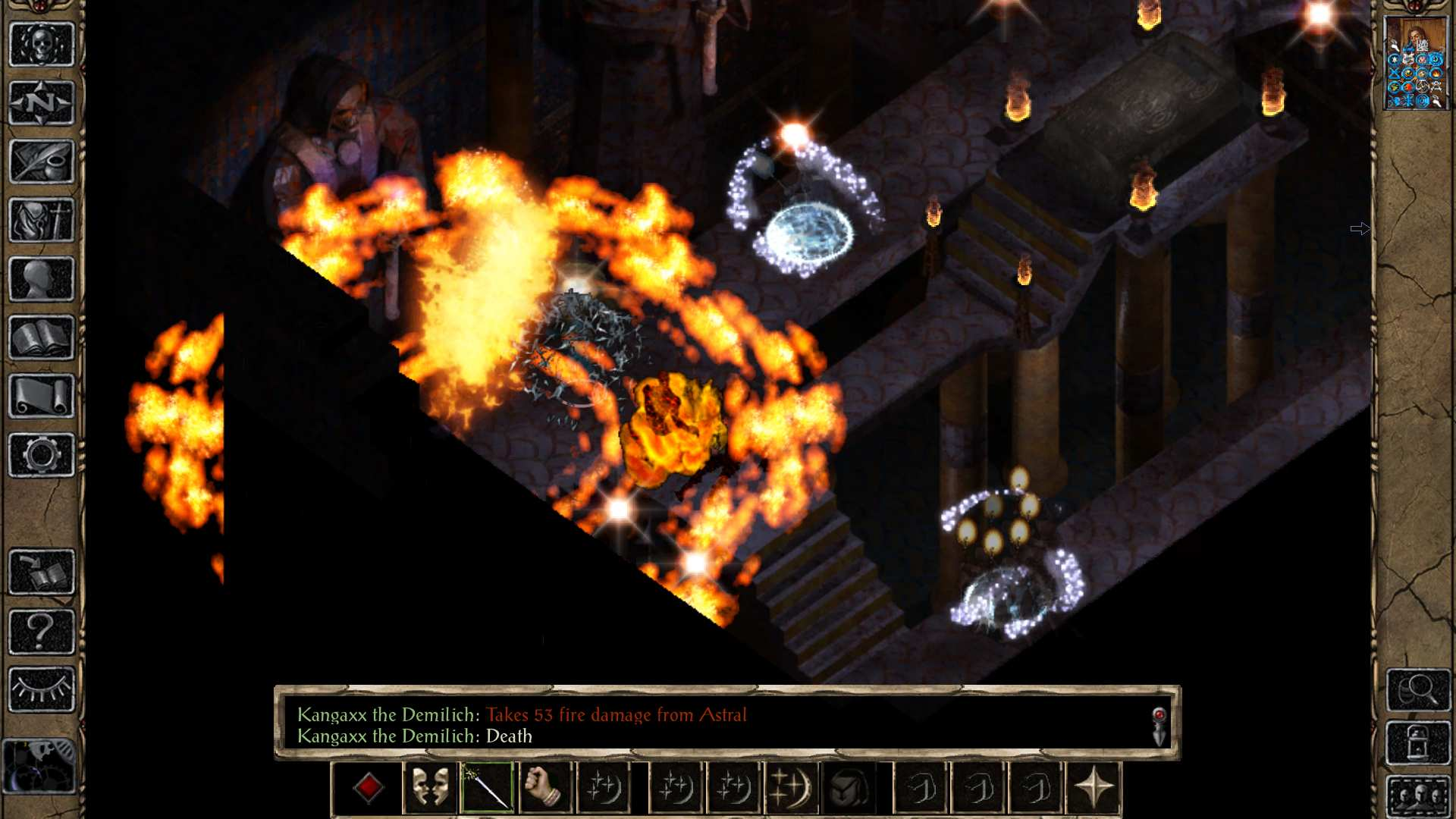Click the quick save book icon
The height and width of the screenshot is (819, 1456).
pos(42,572)
